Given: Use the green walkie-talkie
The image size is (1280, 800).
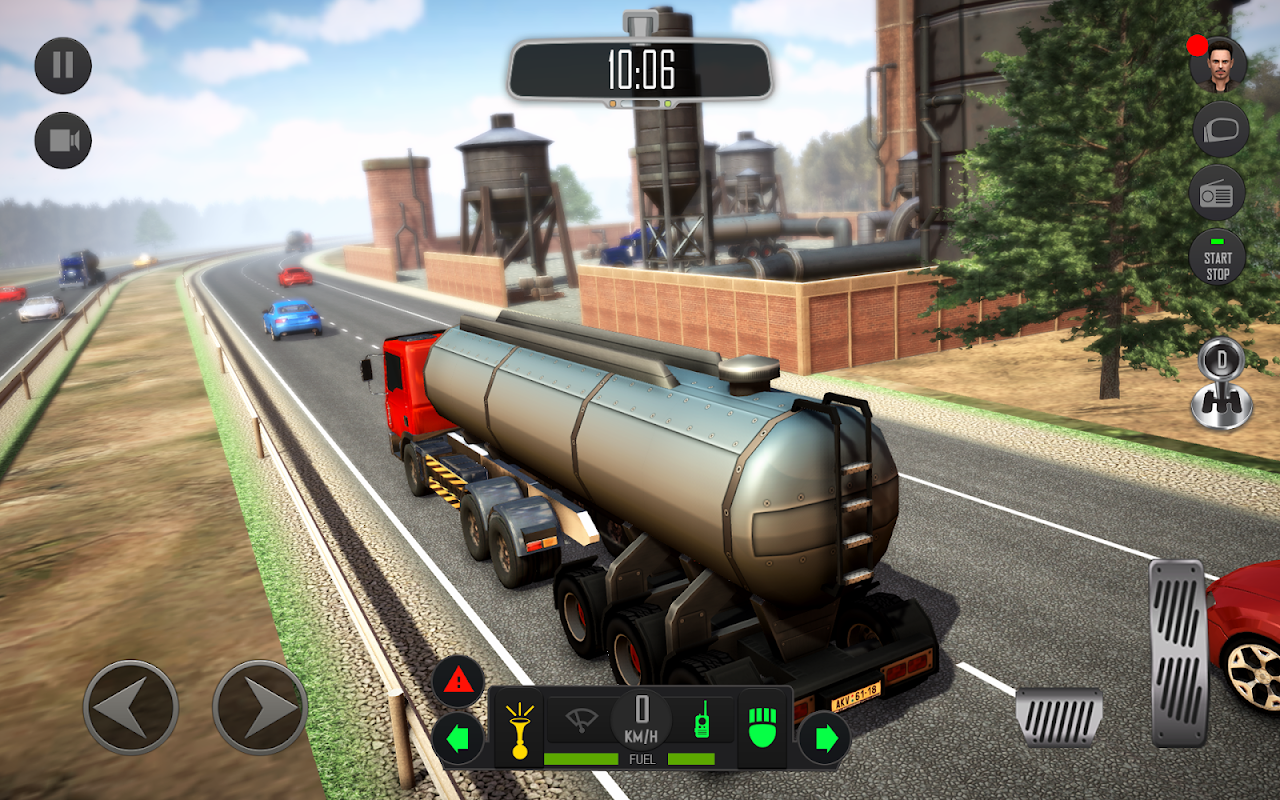Looking at the screenshot, I should click(701, 720).
